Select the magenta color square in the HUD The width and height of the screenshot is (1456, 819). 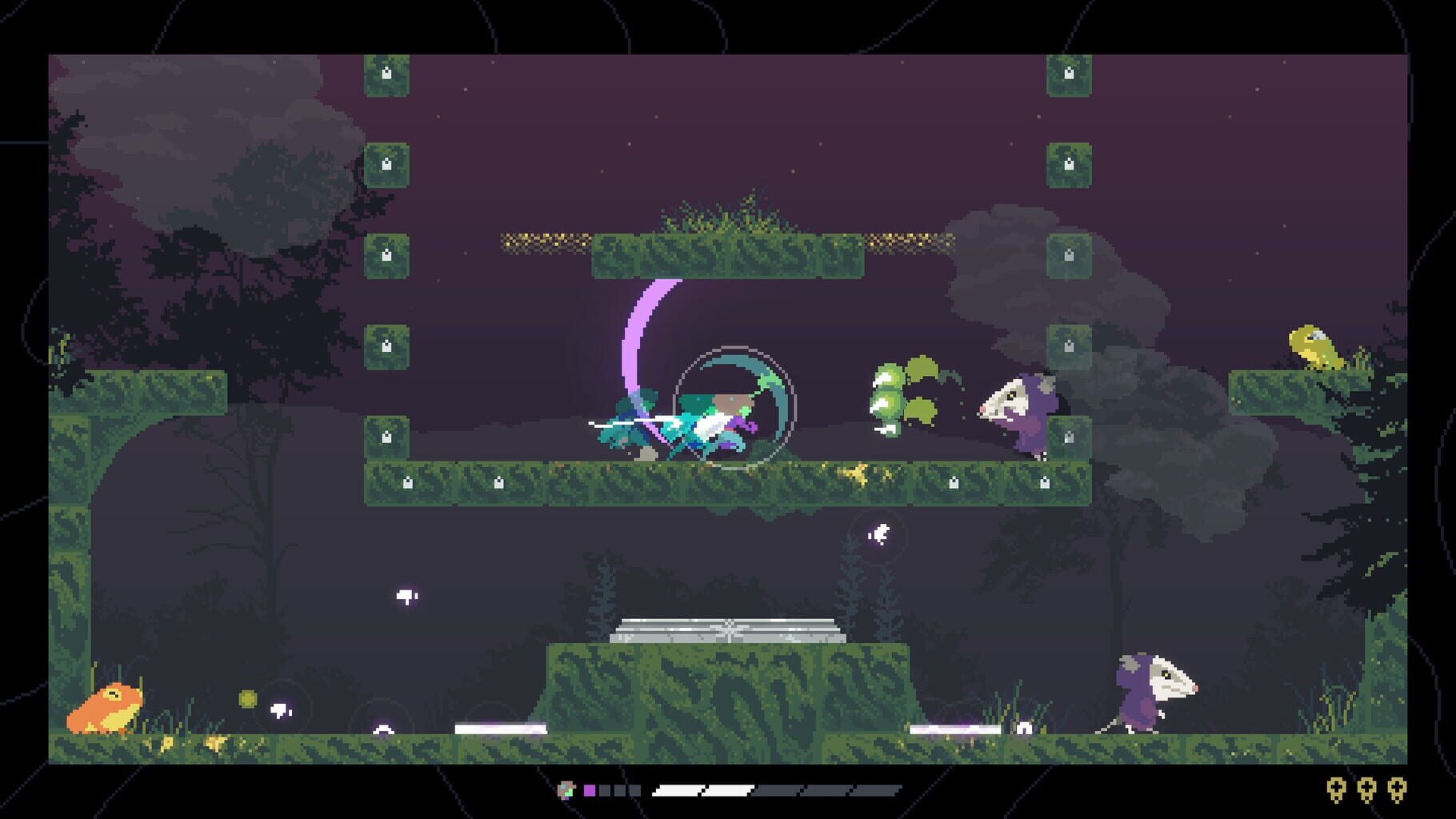(589, 789)
